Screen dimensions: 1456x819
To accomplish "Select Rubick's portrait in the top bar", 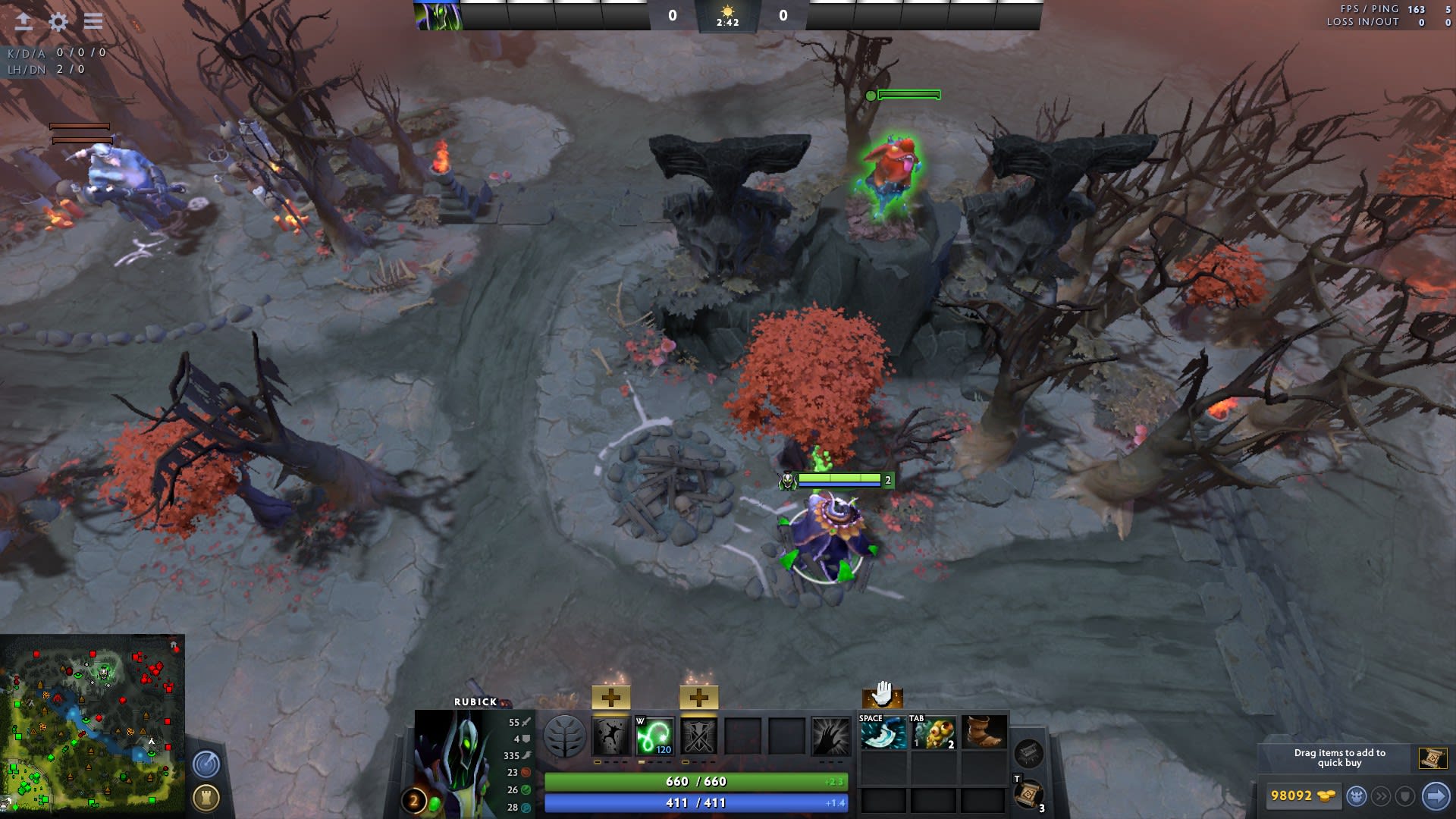I will click(x=438, y=15).
